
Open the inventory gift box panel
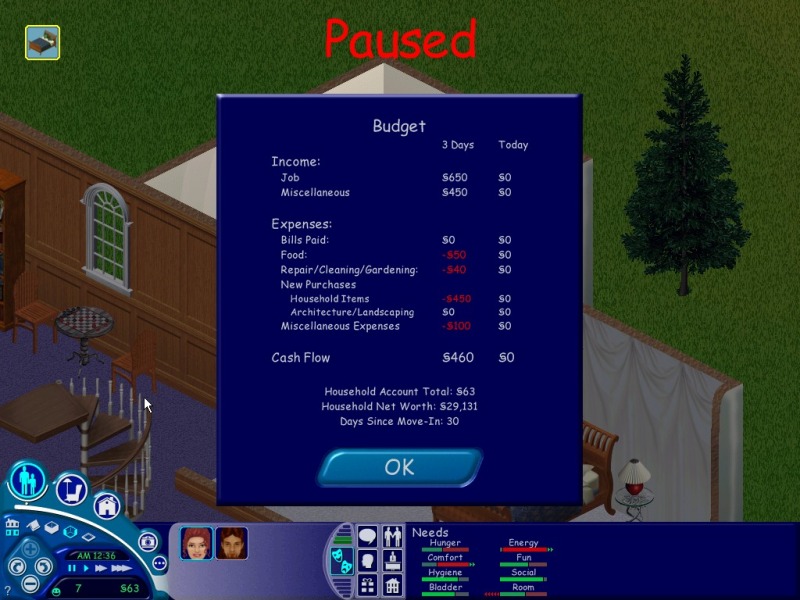point(368,585)
